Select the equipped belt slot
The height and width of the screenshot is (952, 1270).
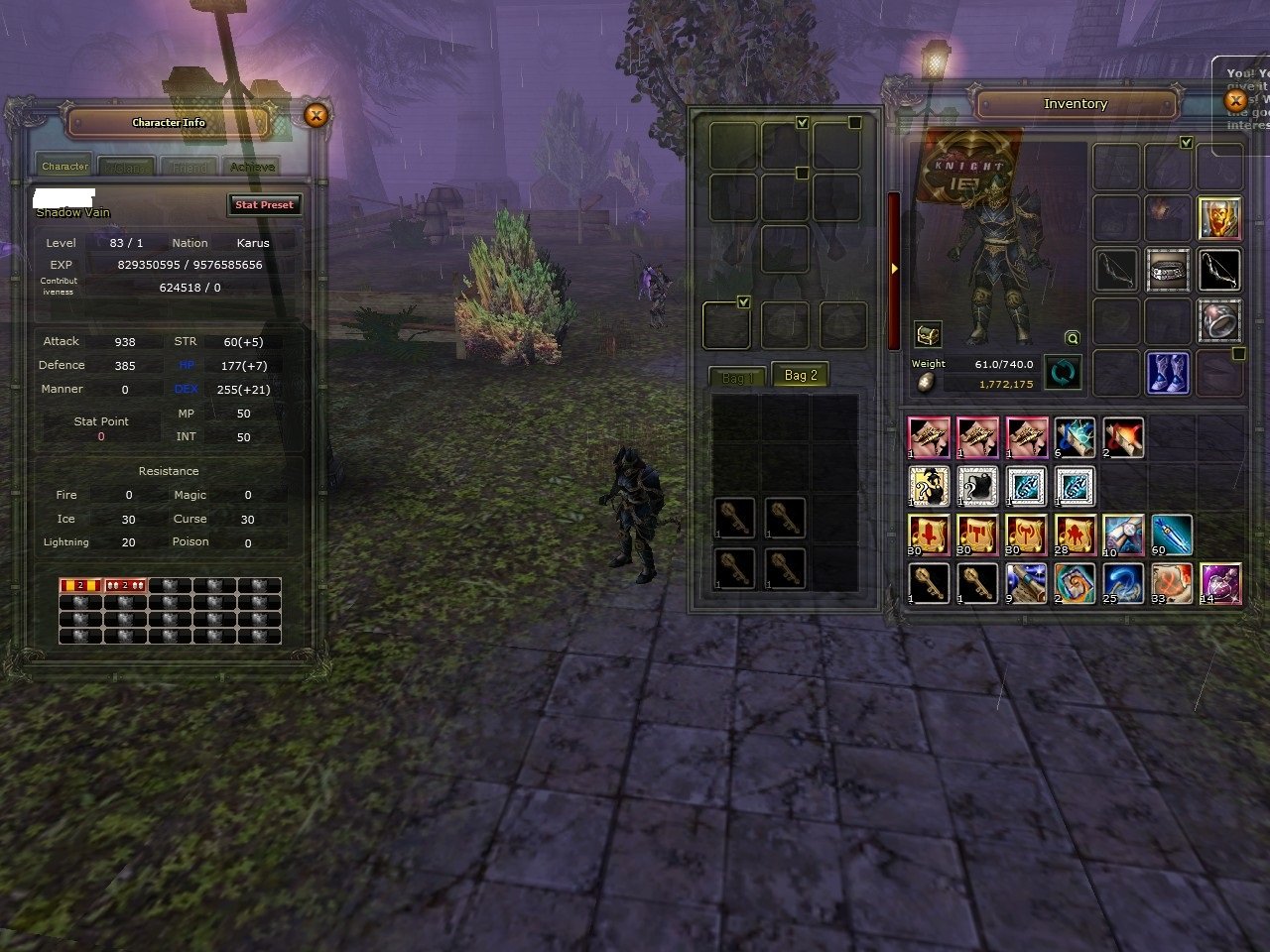click(1168, 270)
